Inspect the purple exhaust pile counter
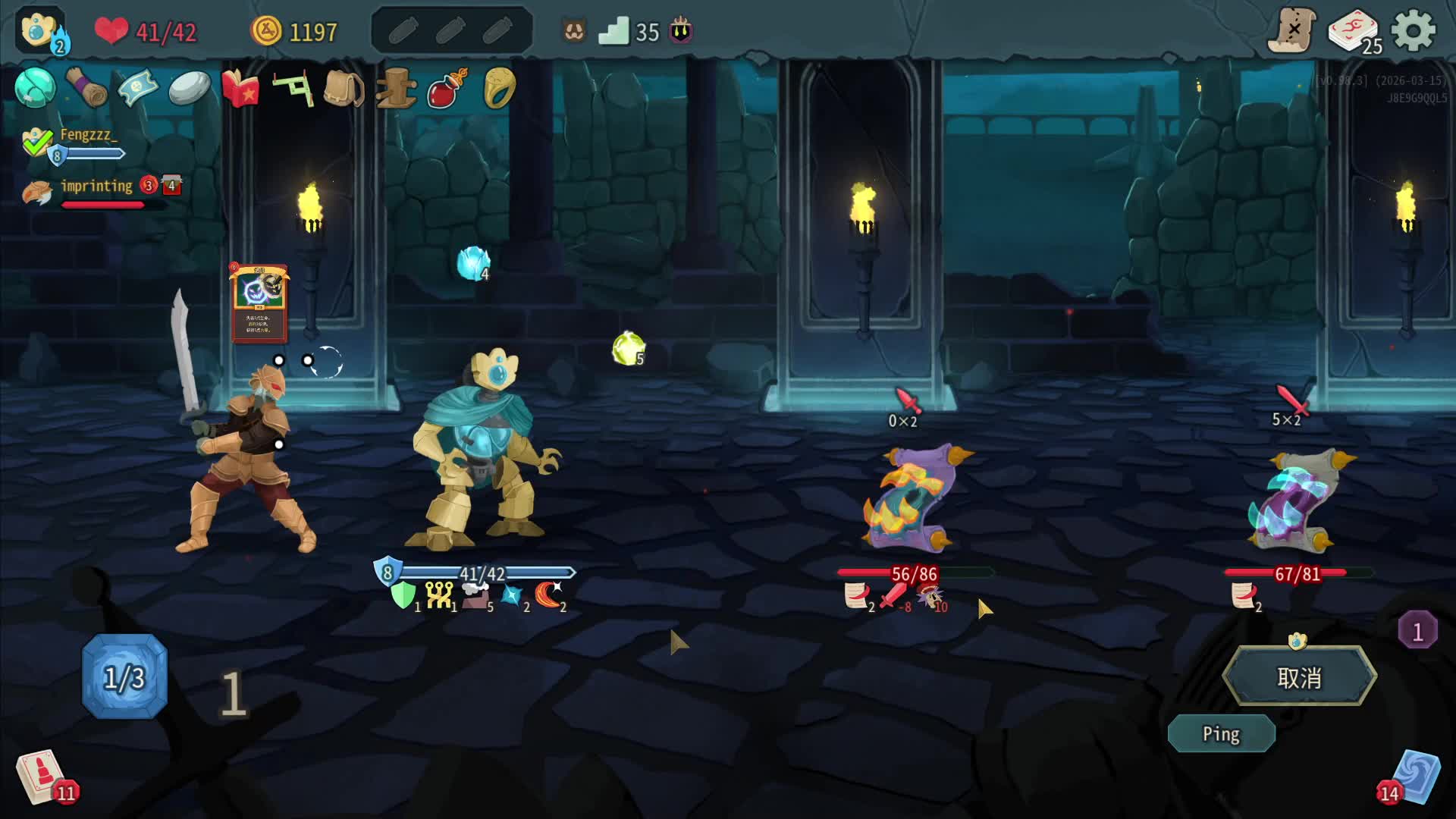This screenshot has width=1456, height=819. point(1417,631)
